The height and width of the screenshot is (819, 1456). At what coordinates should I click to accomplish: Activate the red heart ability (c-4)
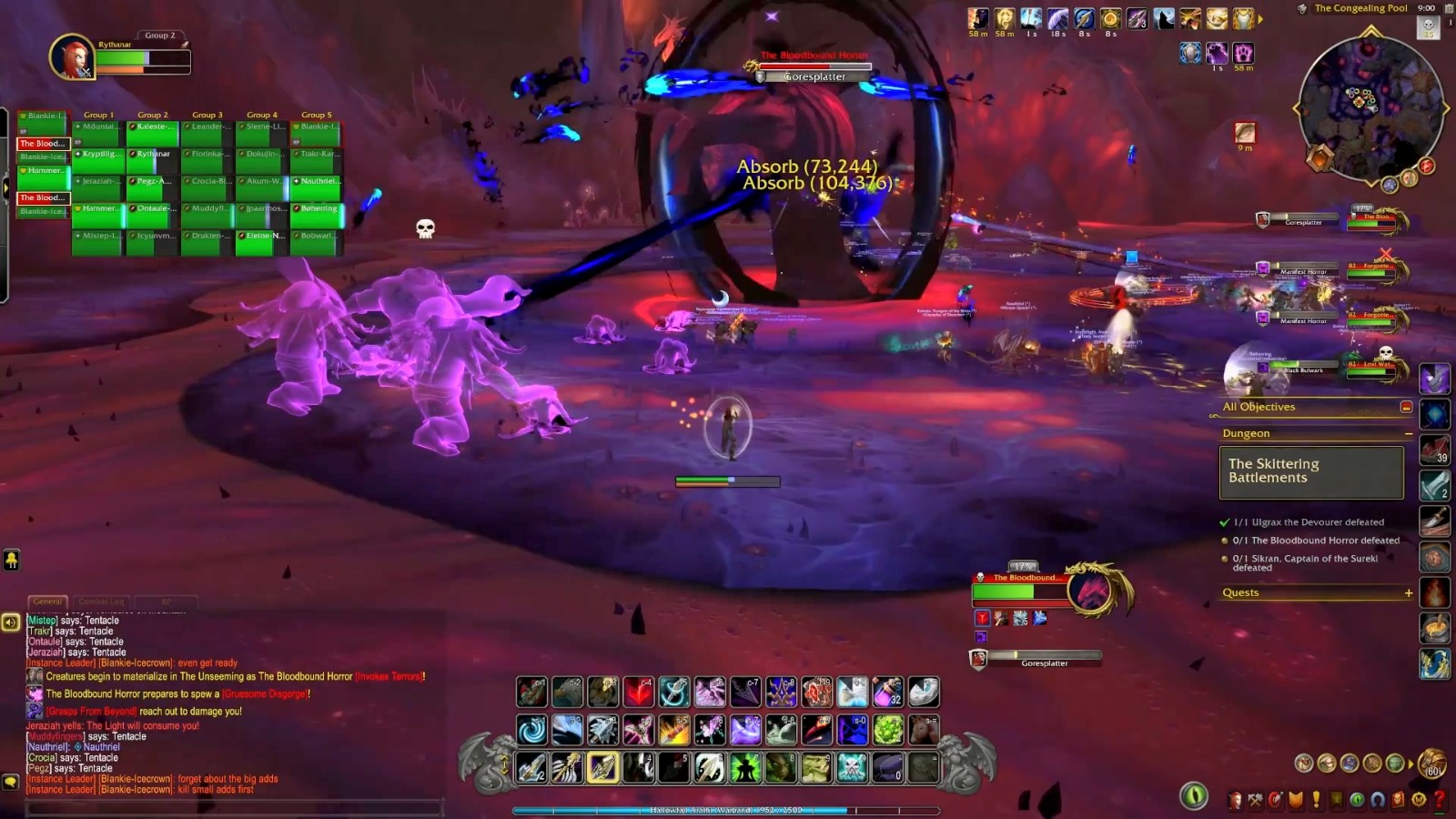point(639,692)
